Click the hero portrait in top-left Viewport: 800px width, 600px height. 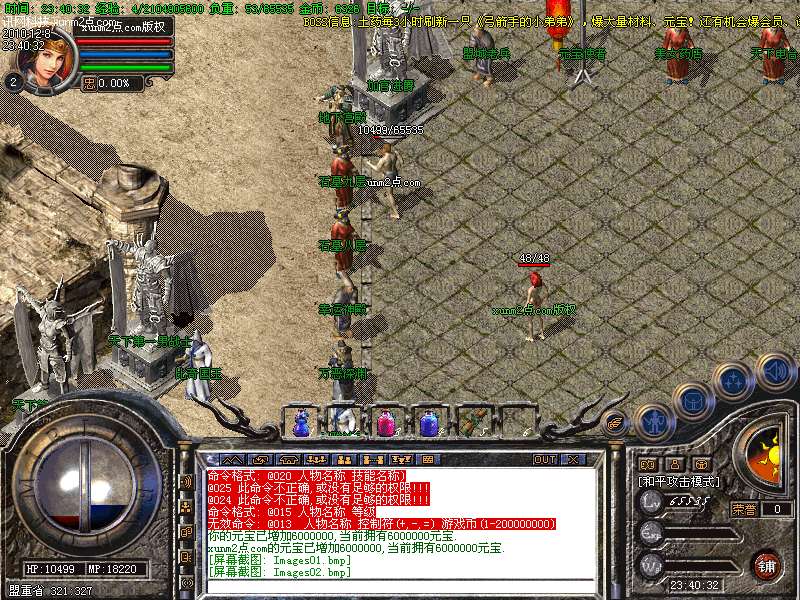[x=46, y=62]
